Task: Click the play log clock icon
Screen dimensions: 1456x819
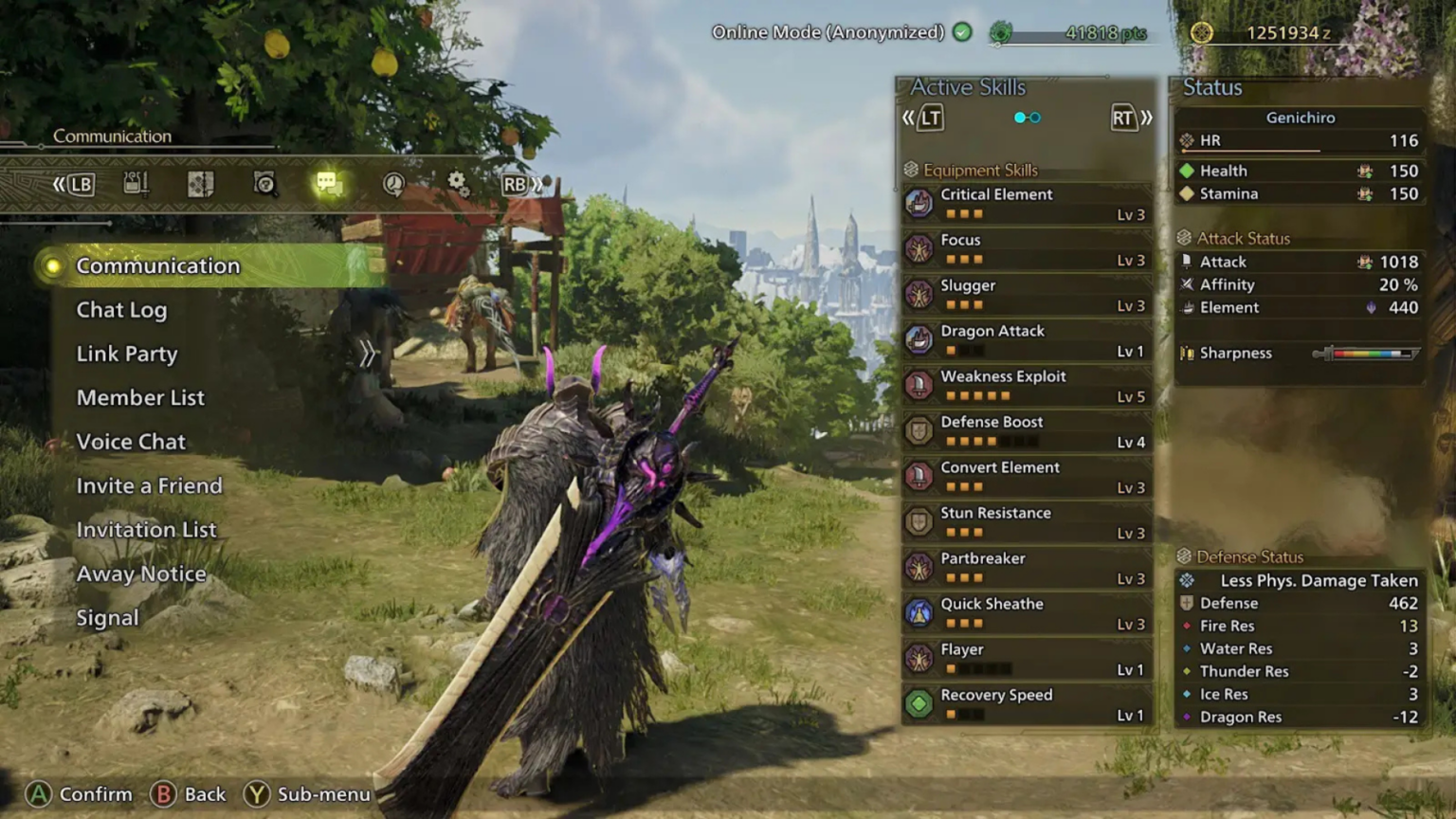Action: [393, 183]
